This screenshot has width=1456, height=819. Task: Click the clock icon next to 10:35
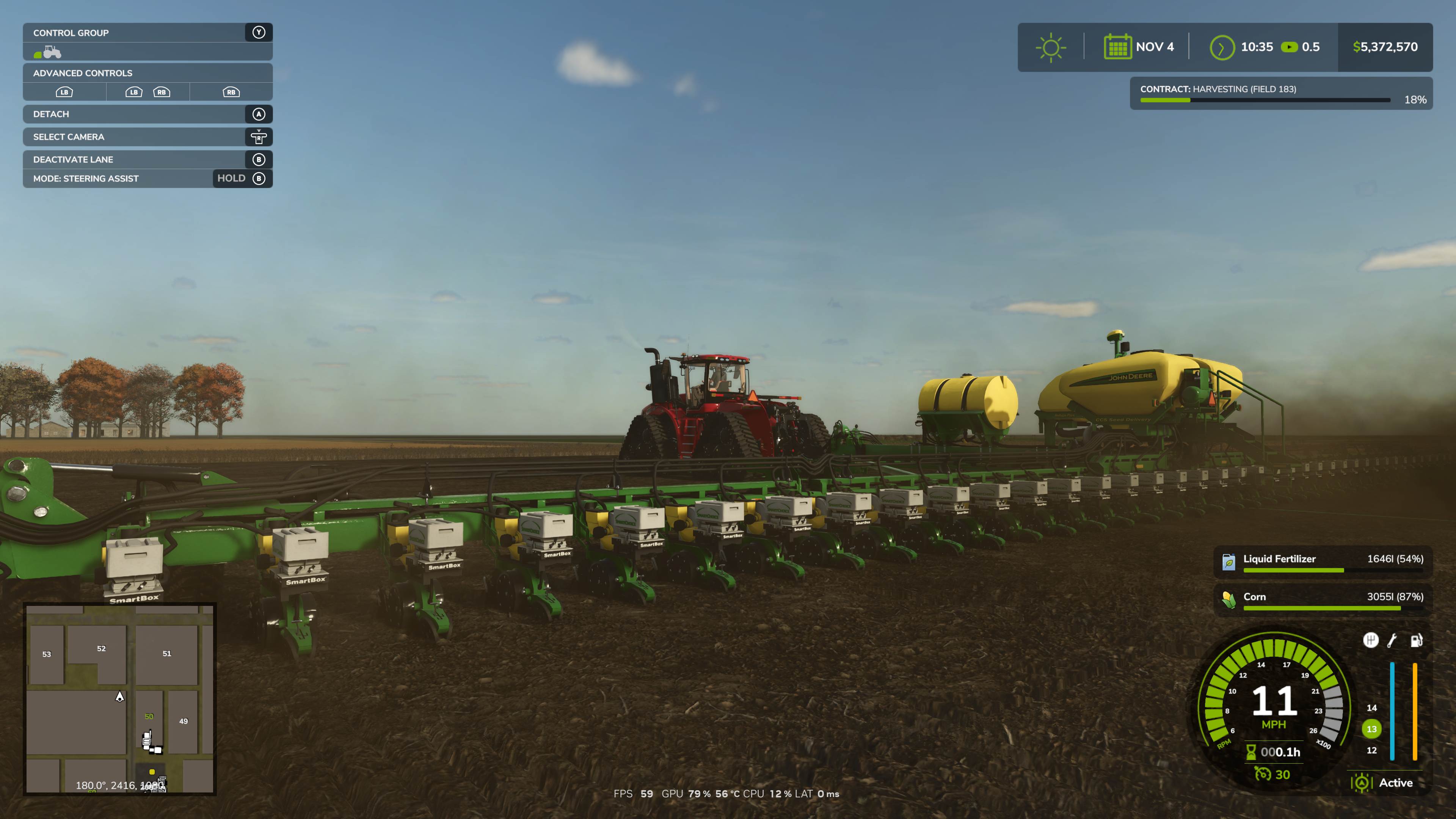pos(1222,47)
